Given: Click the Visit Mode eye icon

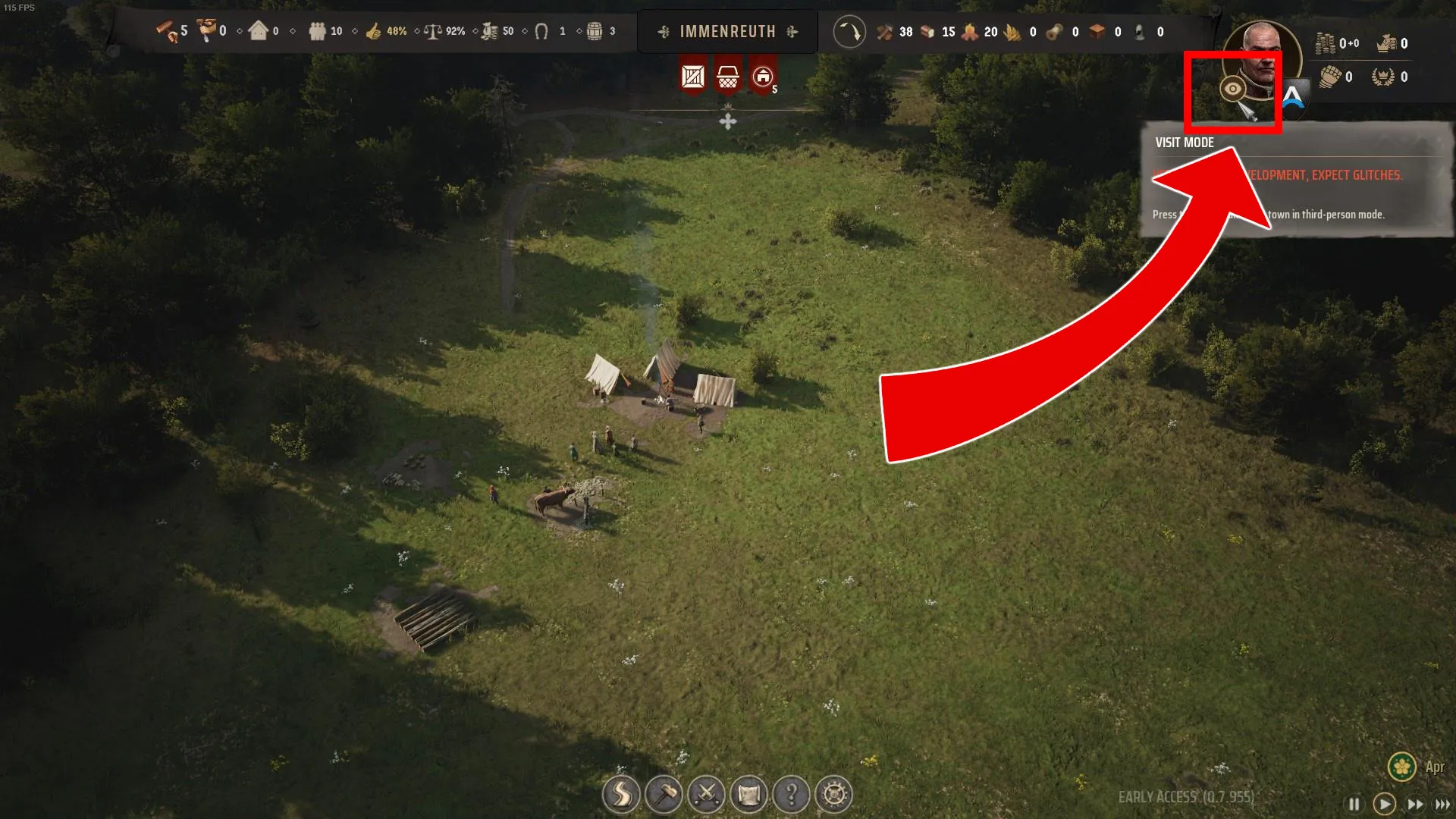Looking at the screenshot, I should (x=1233, y=89).
